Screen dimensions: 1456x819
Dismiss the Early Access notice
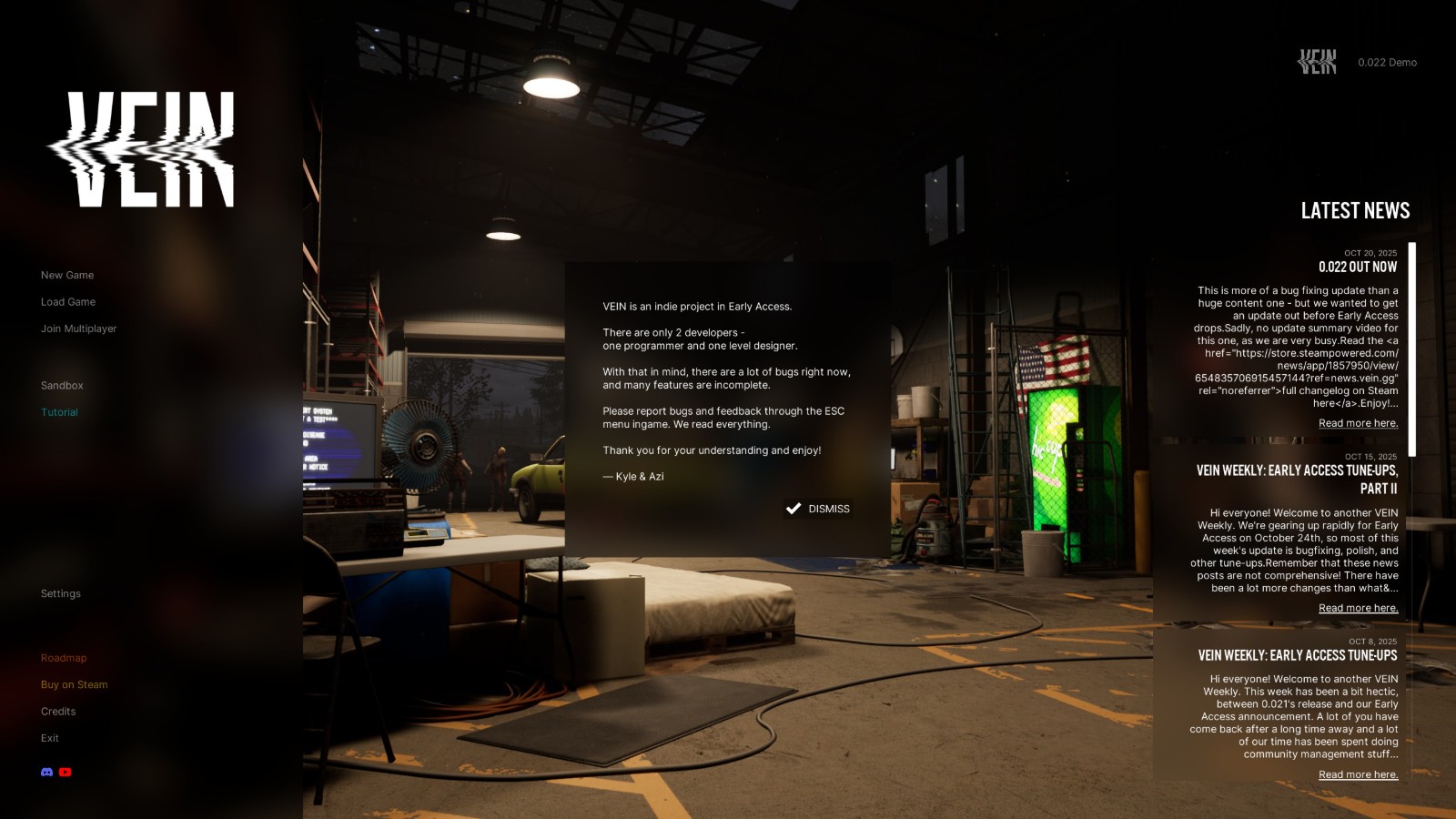tap(818, 509)
